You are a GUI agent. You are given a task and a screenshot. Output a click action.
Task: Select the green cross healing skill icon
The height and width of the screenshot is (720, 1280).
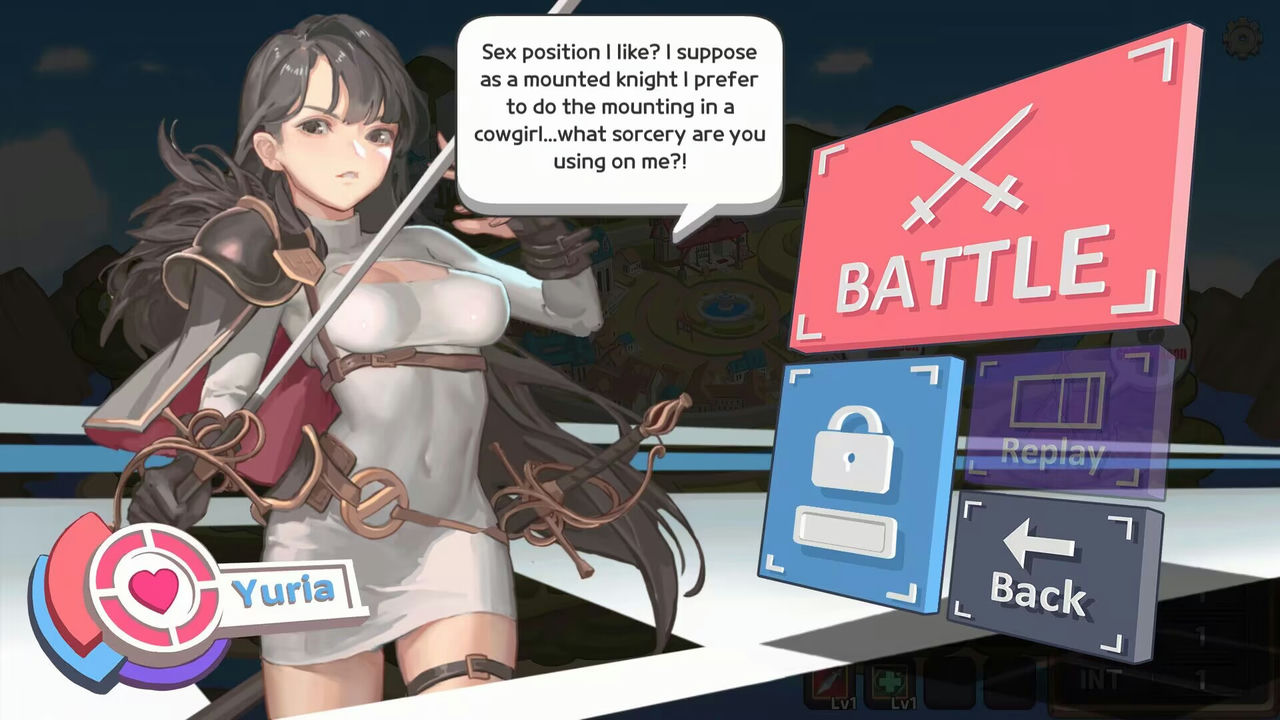click(x=890, y=682)
